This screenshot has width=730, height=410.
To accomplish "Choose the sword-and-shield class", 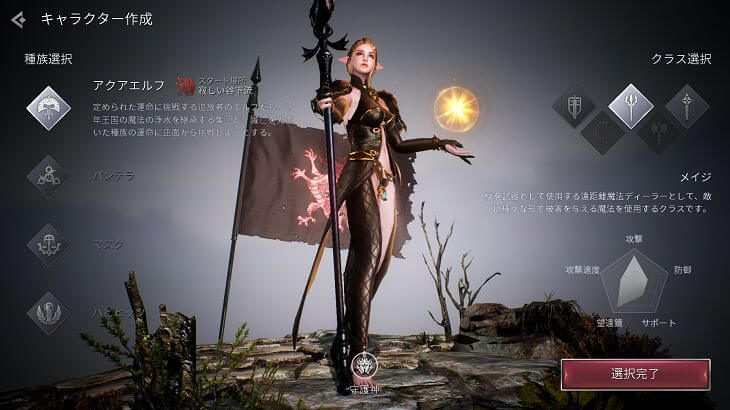I will pos(574,106).
